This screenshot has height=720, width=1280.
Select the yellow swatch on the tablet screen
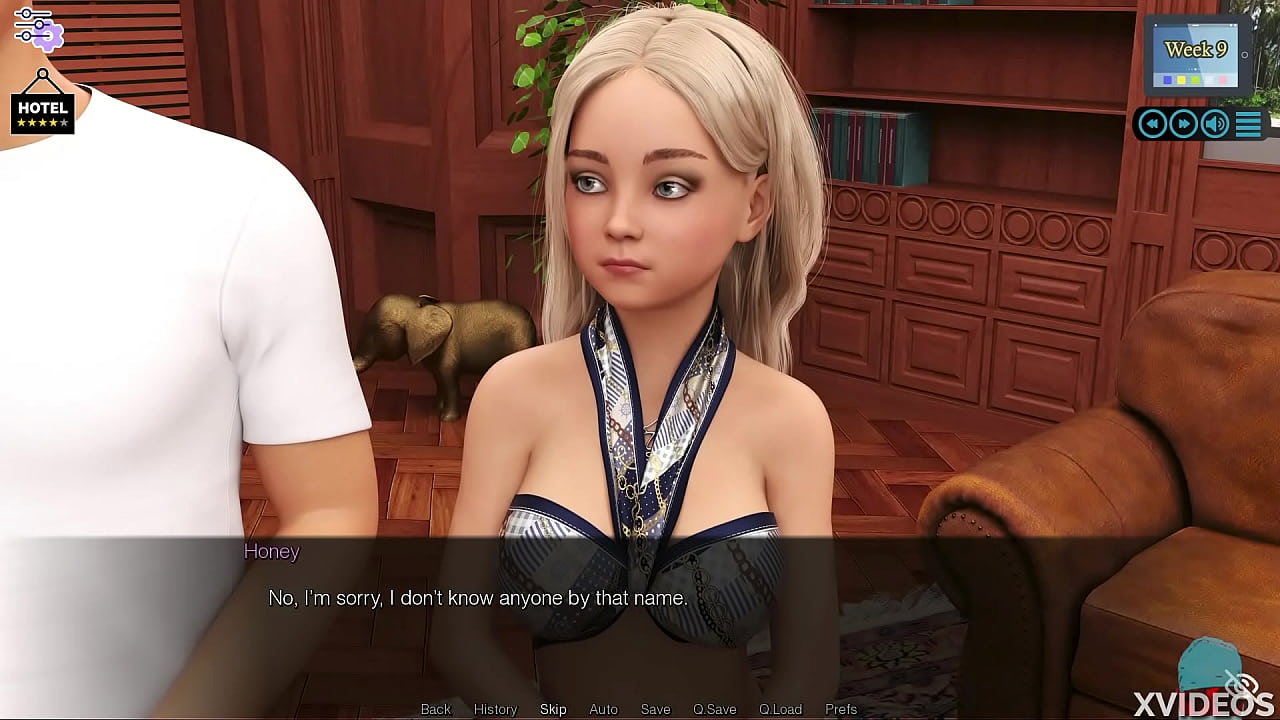pyautogui.click(x=1181, y=79)
